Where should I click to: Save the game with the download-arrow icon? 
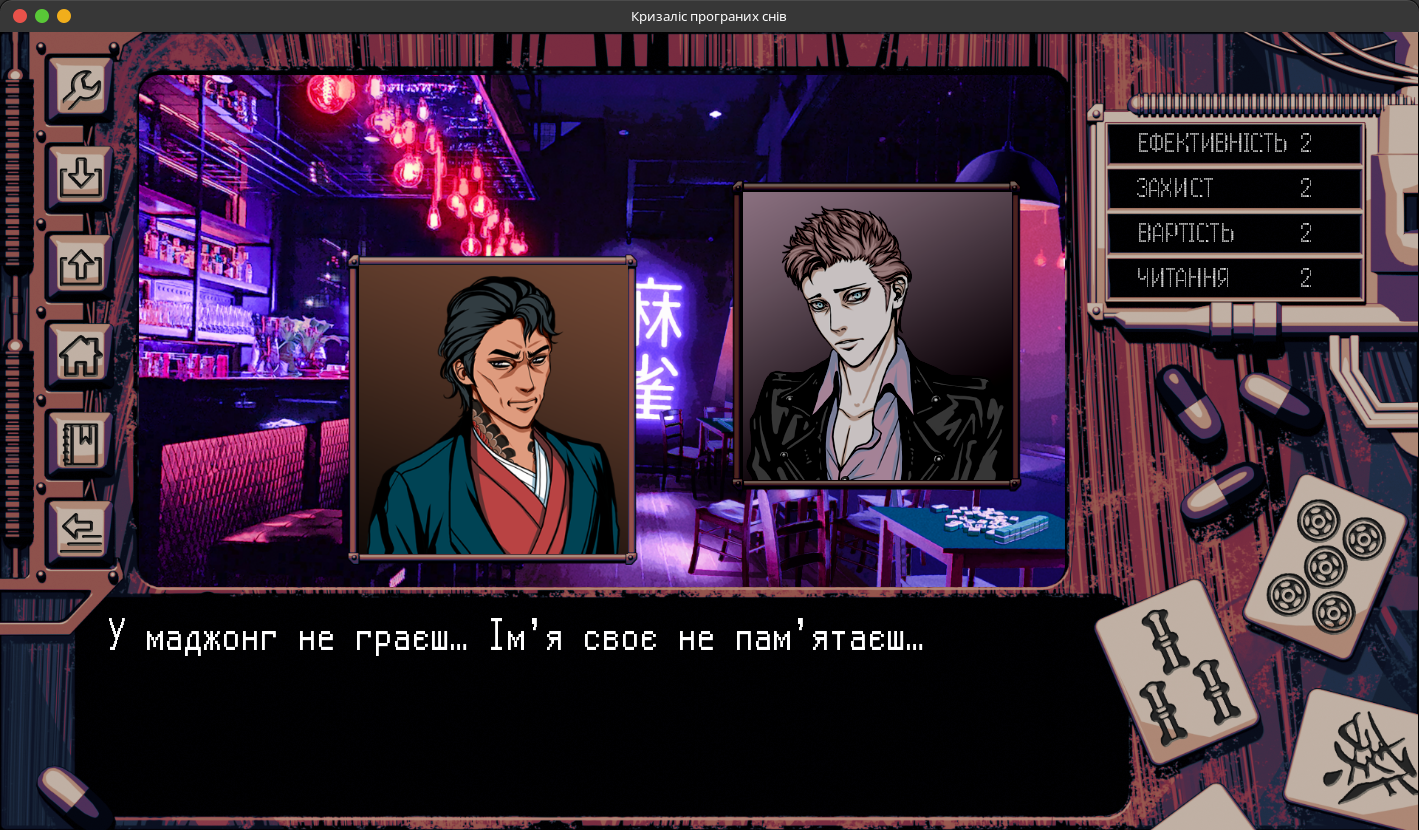80,178
